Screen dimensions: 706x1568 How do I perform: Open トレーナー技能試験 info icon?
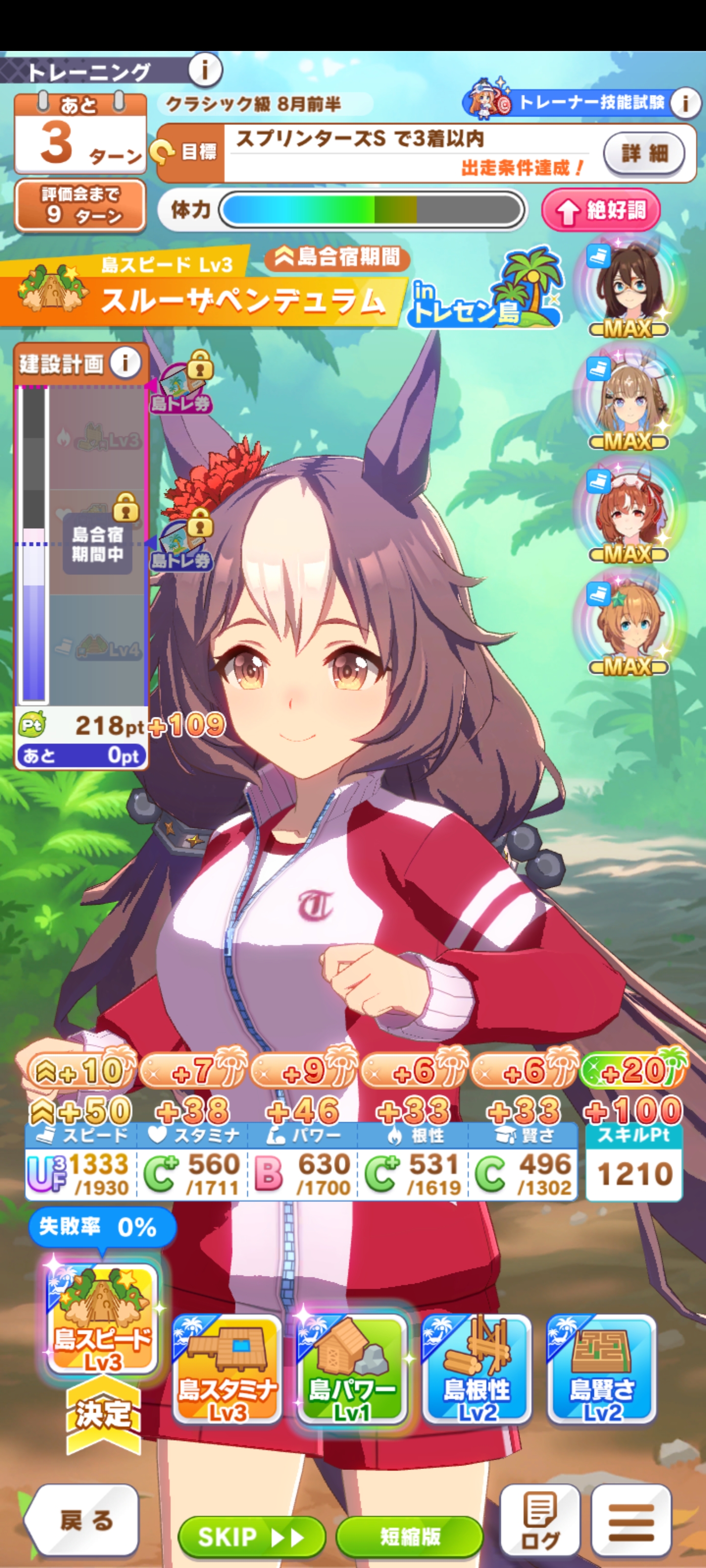(685, 103)
